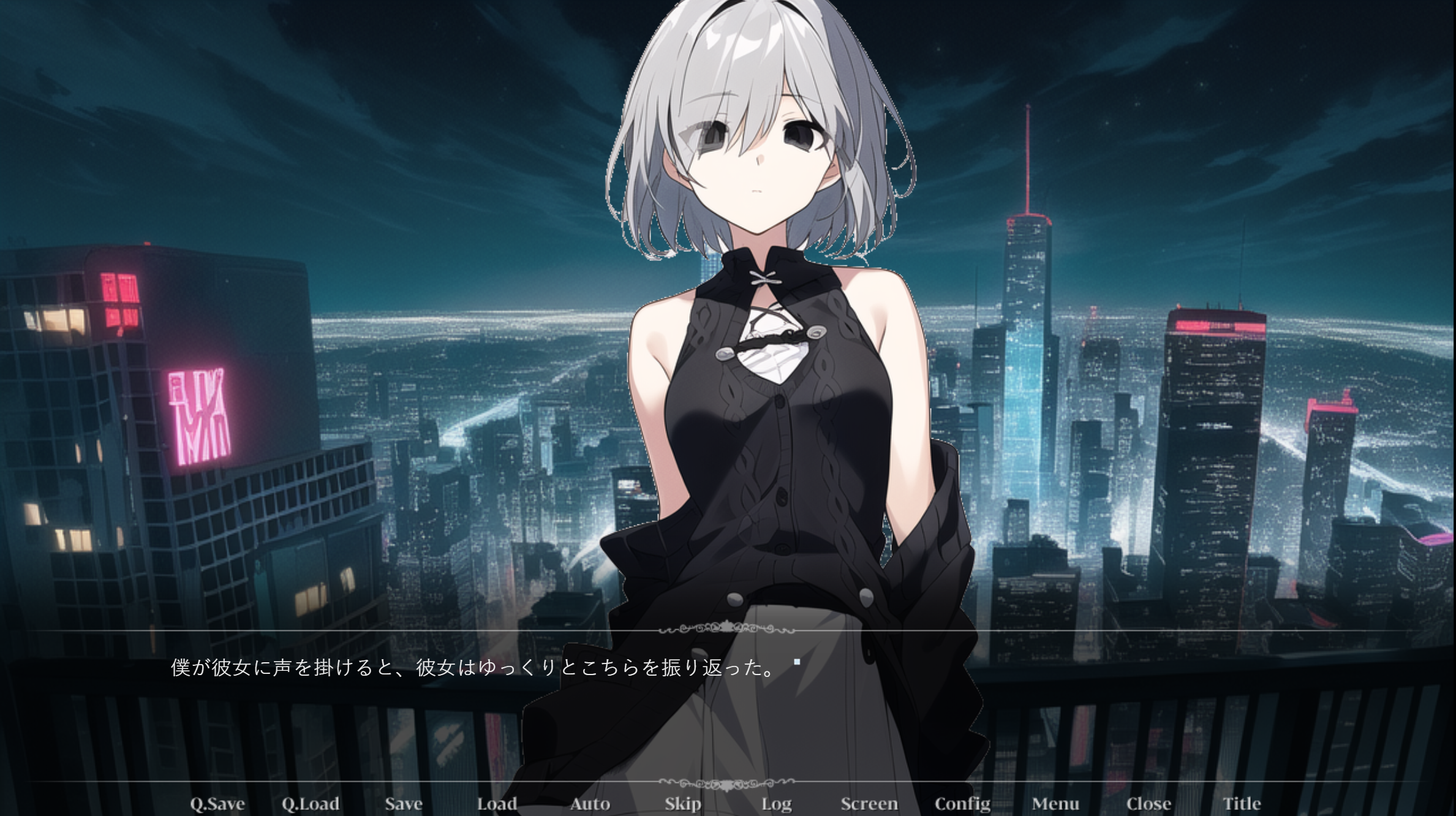The image size is (1456, 816).
Task: Toggle fullscreen with the Screen option
Action: 869,803
